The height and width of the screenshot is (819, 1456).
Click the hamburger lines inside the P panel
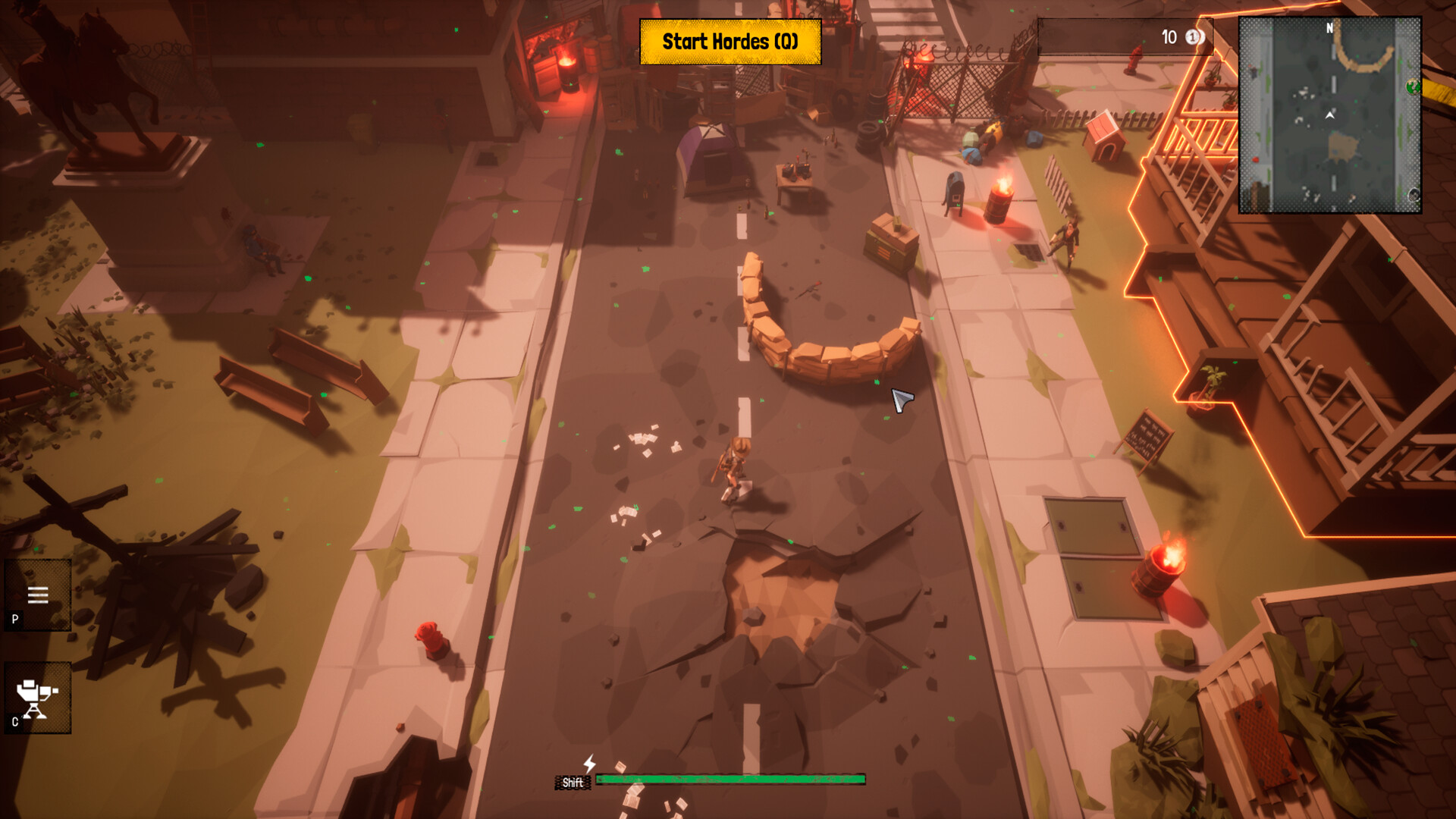[x=36, y=595]
